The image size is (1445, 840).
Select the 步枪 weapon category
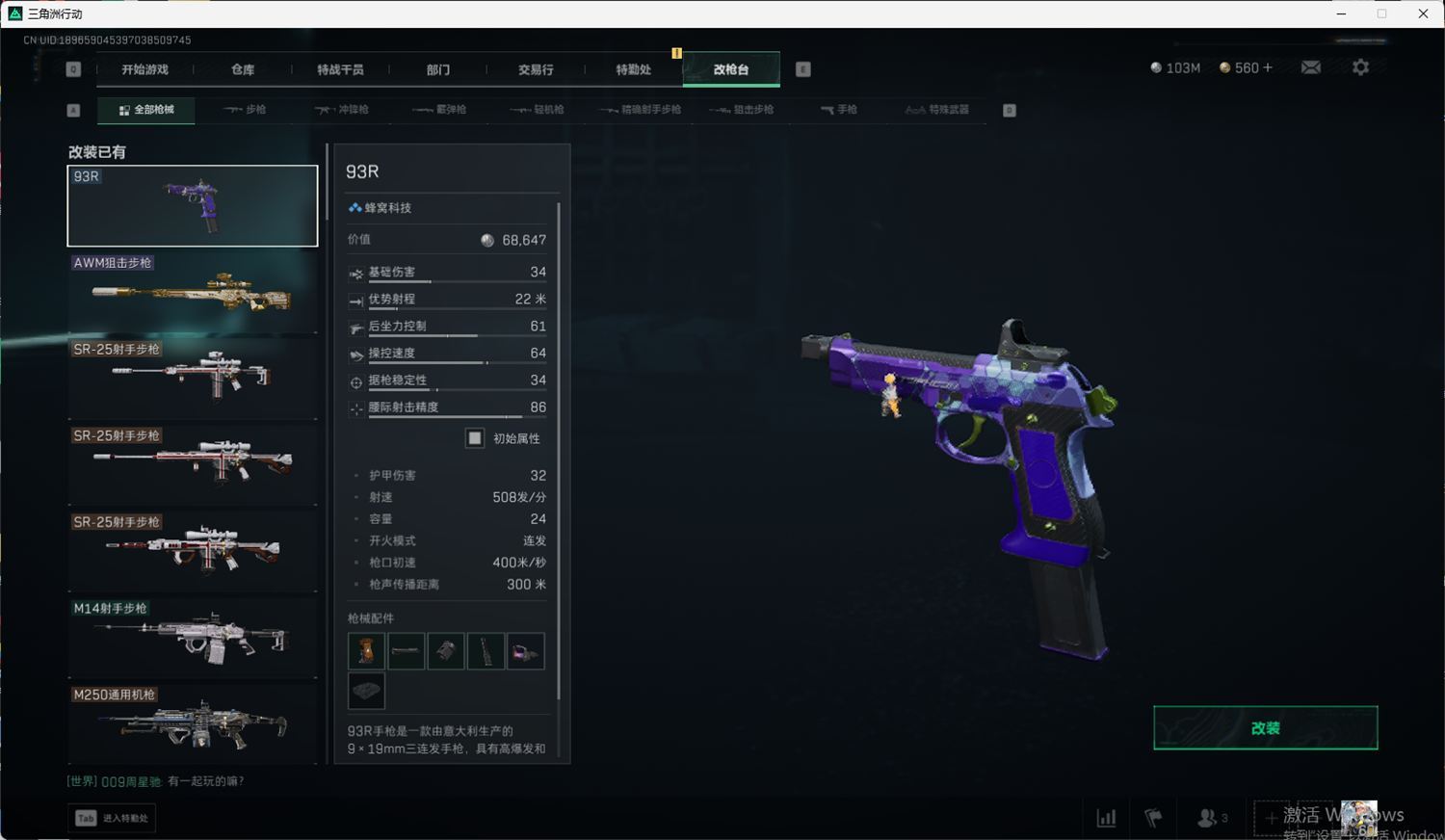245,110
